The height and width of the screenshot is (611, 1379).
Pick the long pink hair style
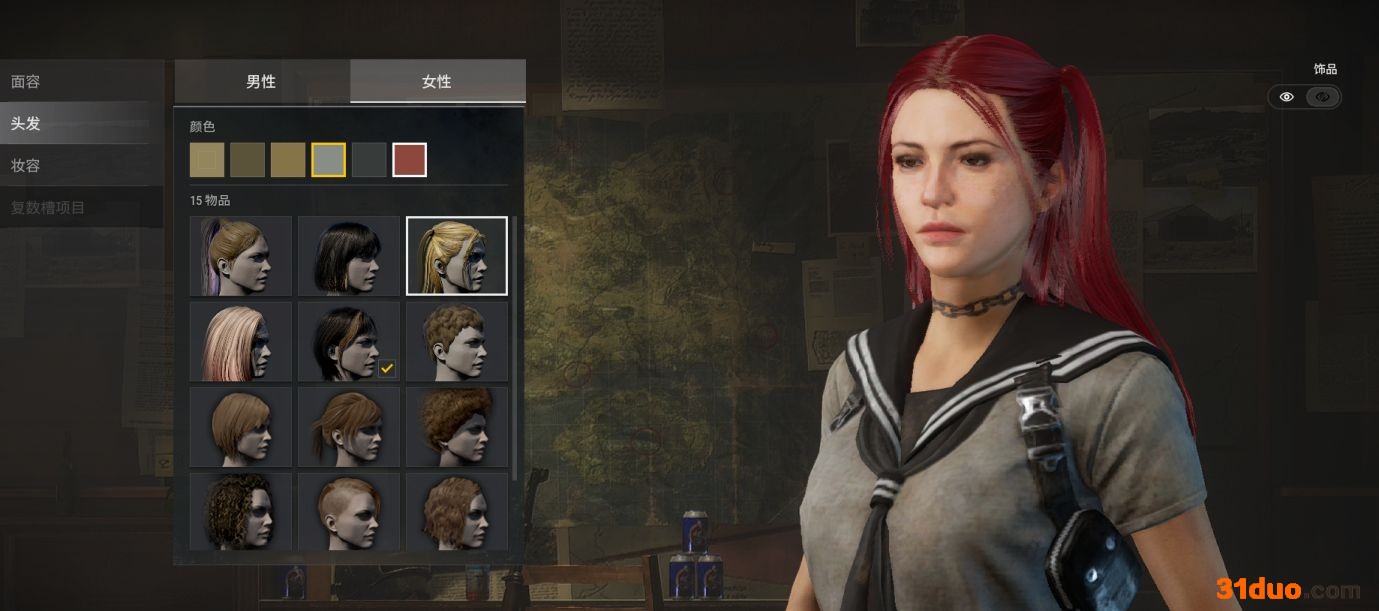(241, 342)
